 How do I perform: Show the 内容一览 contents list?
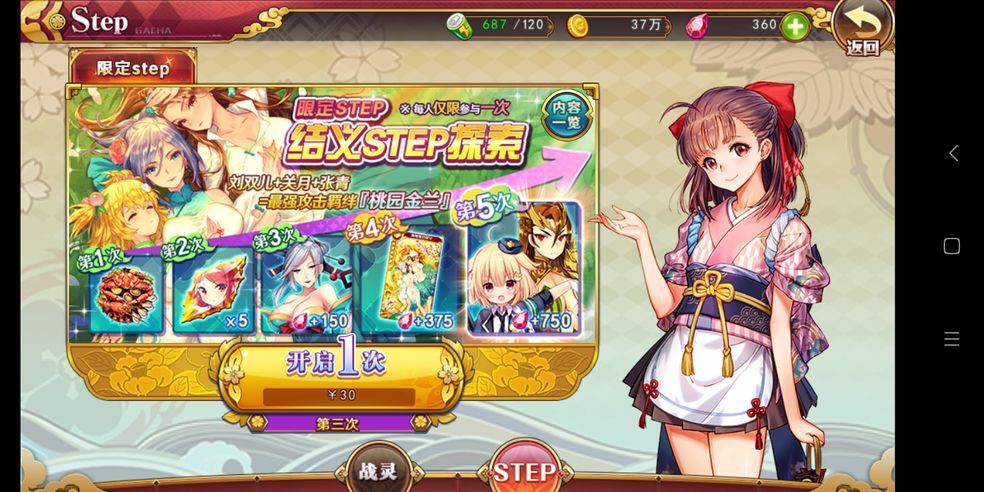(566, 118)
